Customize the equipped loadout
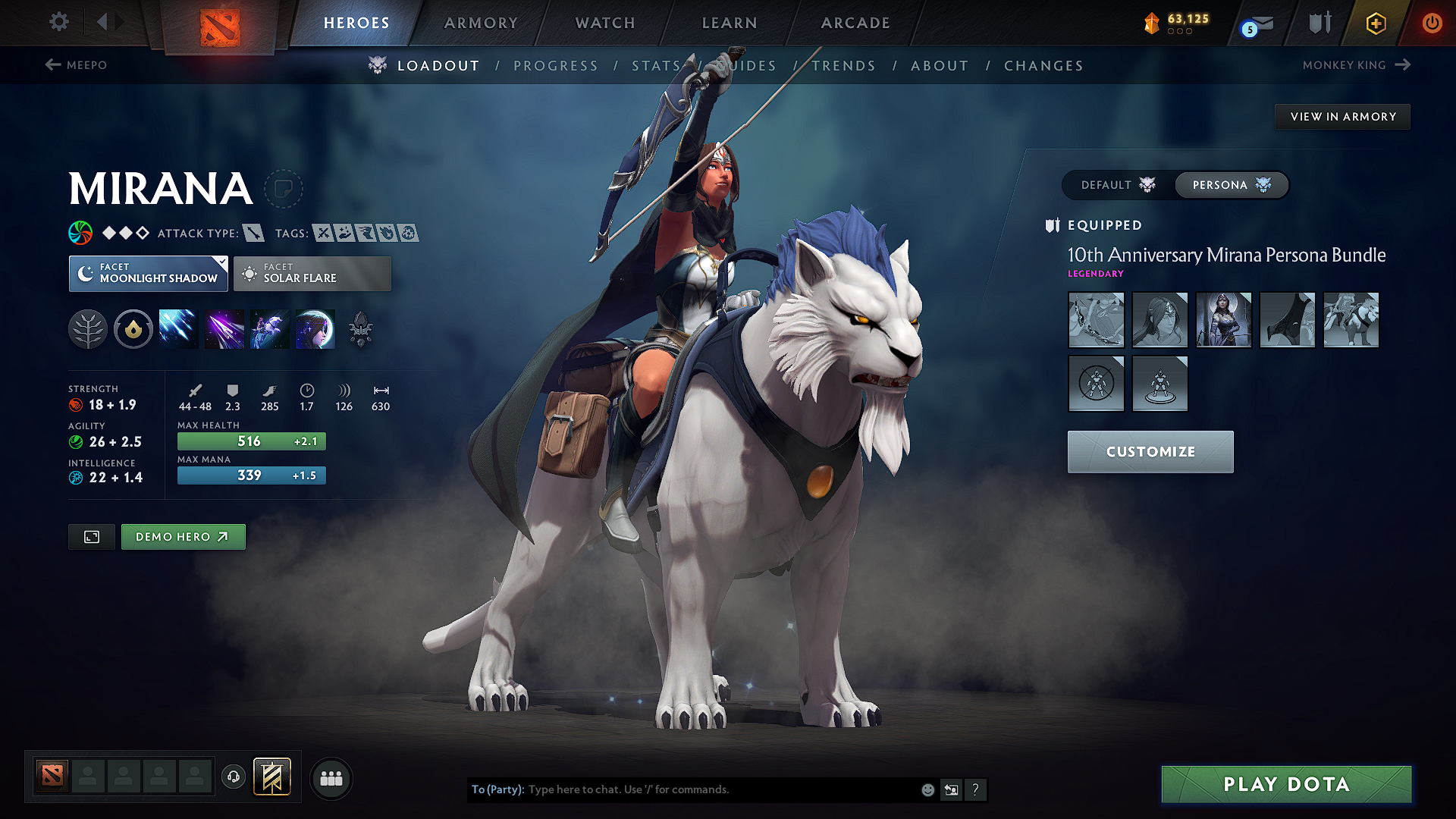 click(1150, 452)
